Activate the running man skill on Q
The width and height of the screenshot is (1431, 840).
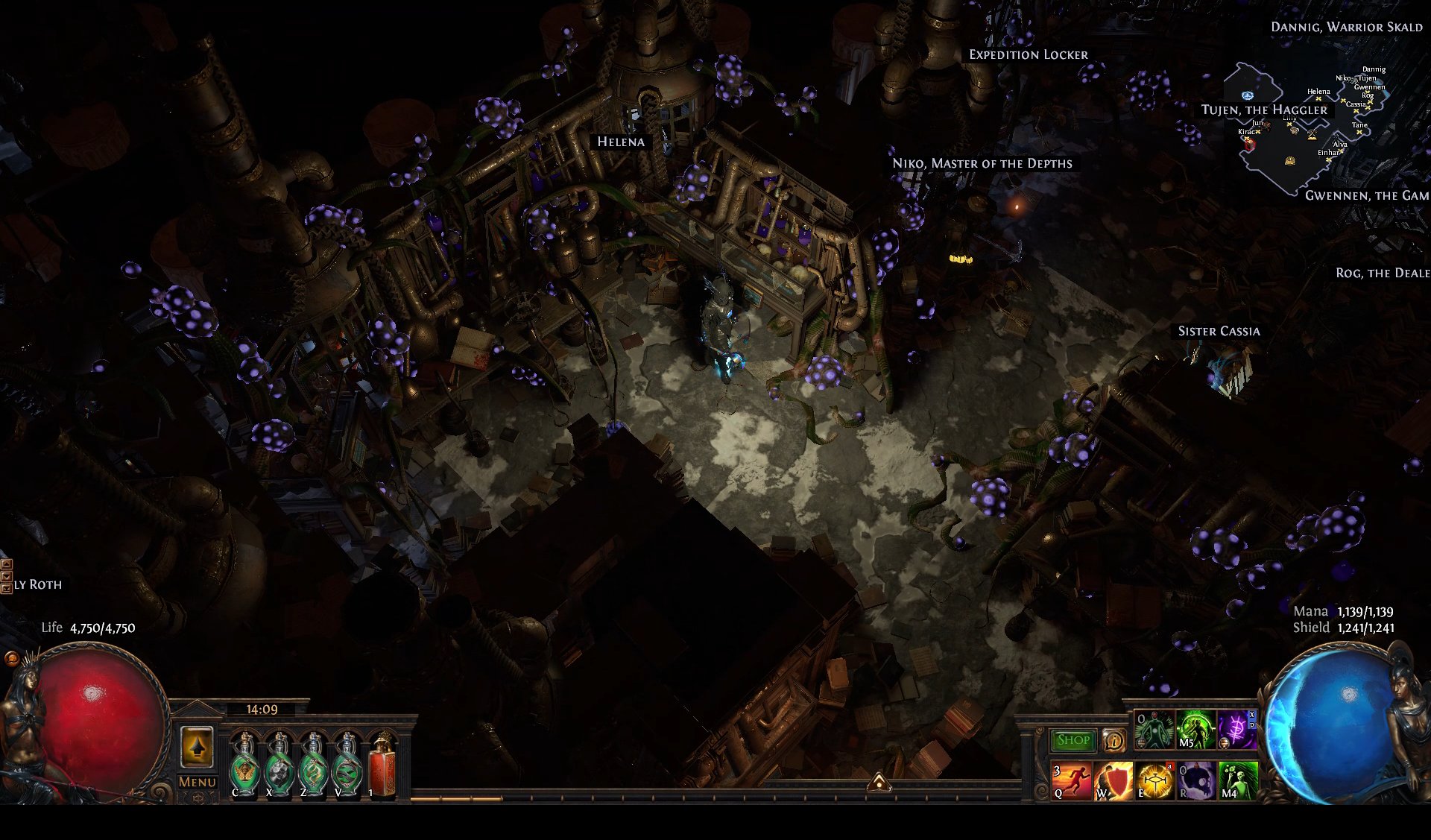tap(1072, 781)
